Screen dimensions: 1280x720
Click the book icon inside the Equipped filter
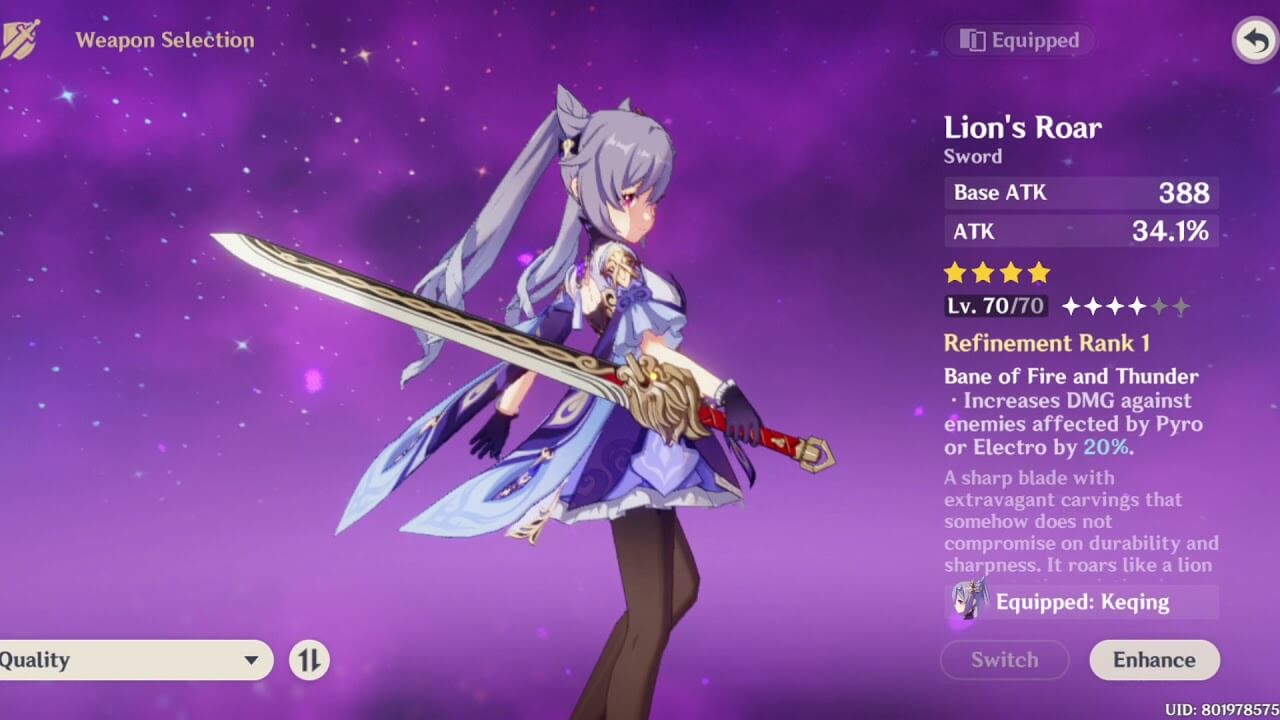coord(972,40)
